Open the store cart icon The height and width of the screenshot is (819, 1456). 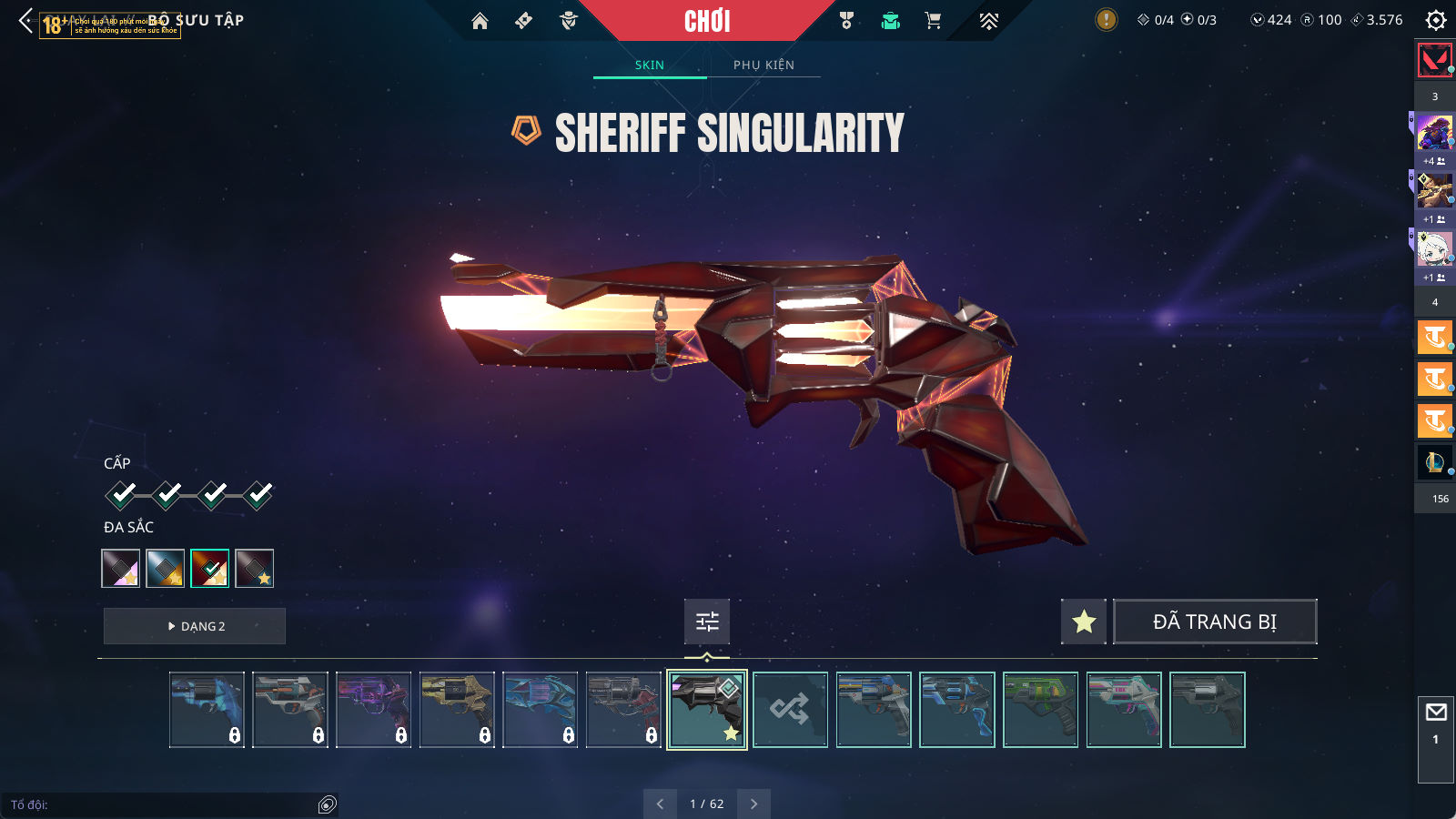point(933,21)
